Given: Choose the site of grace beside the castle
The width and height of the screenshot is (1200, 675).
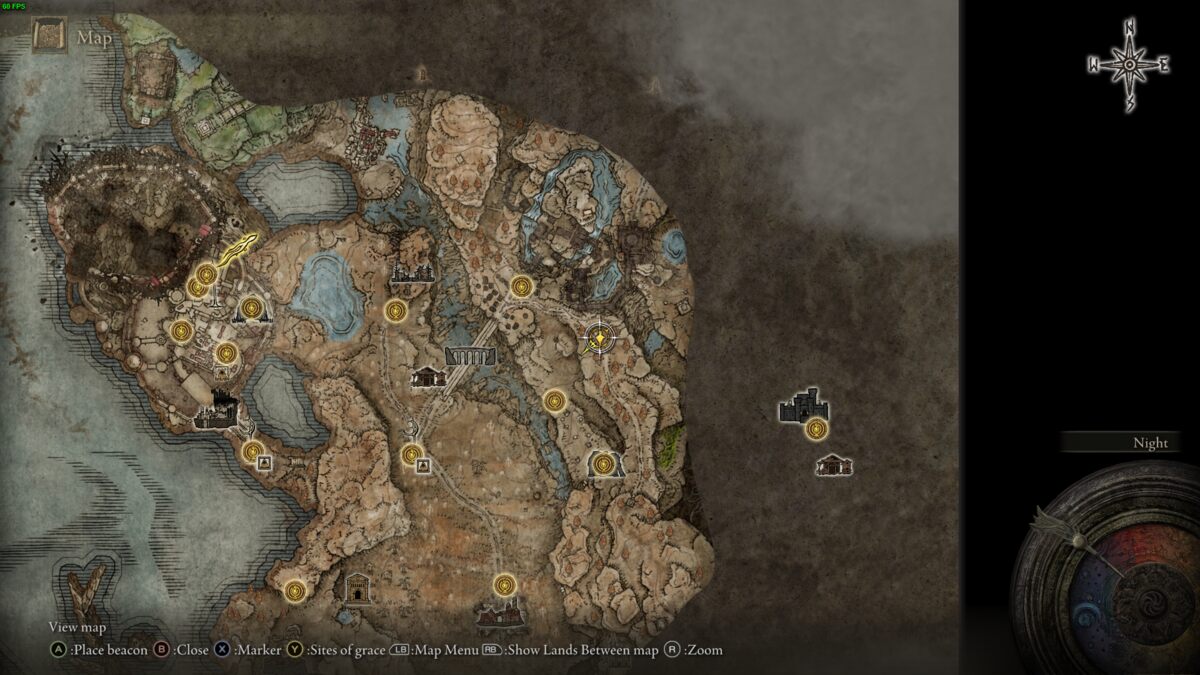Looking at the screenshot, I should (x=817, y=430).
